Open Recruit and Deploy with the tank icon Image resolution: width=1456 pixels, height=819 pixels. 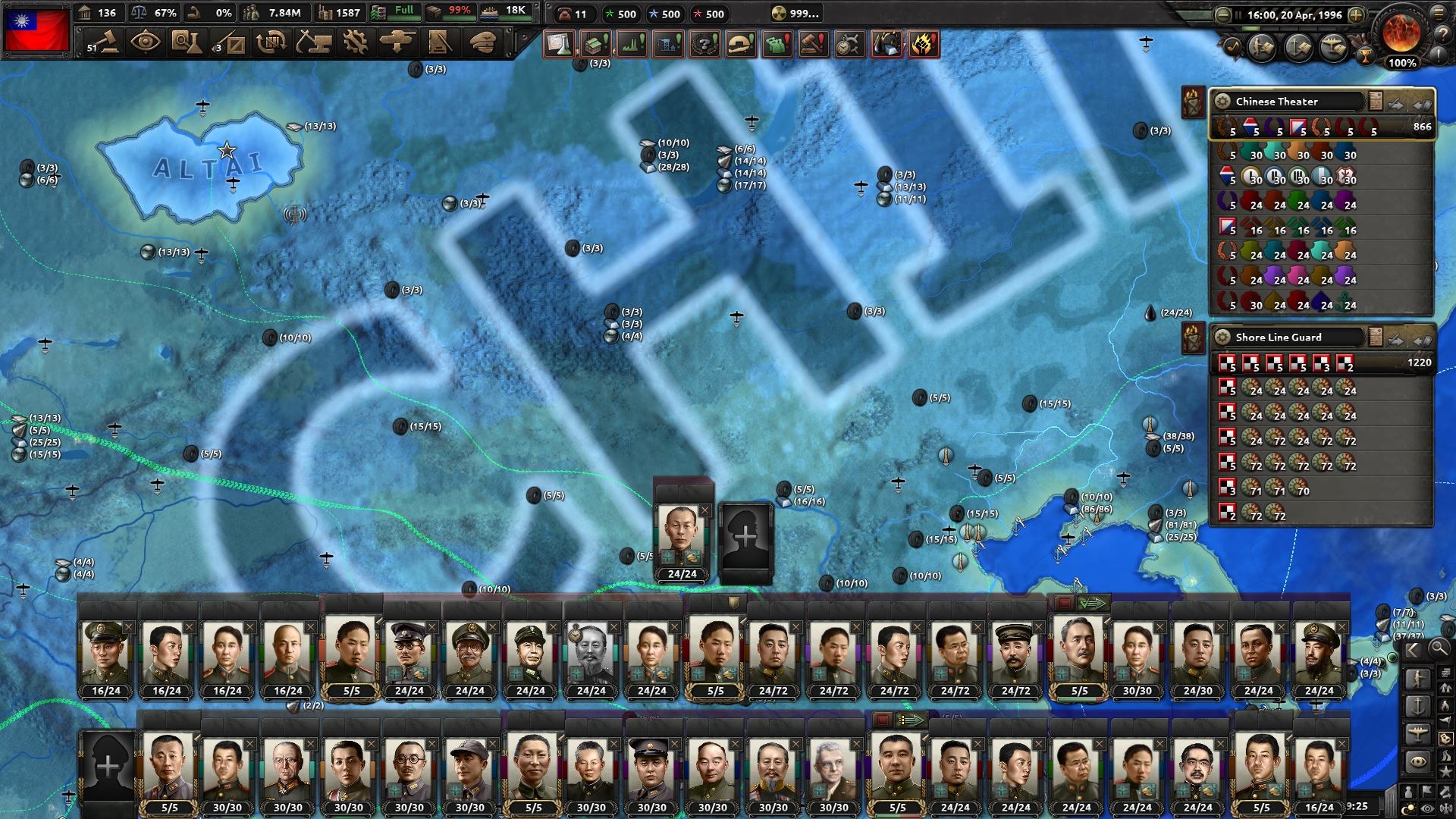pyautogui.click(x=397, y=43)
